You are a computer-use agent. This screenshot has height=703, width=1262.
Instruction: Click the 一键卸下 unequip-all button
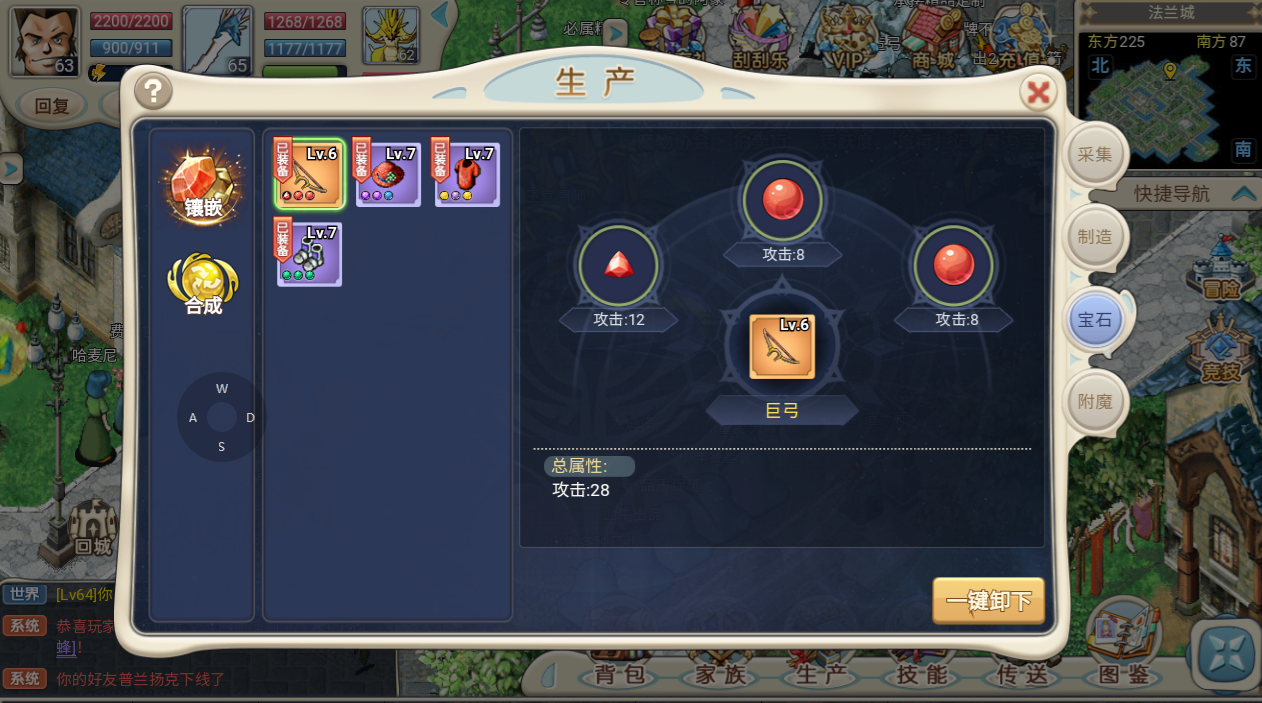coord(988,601)
